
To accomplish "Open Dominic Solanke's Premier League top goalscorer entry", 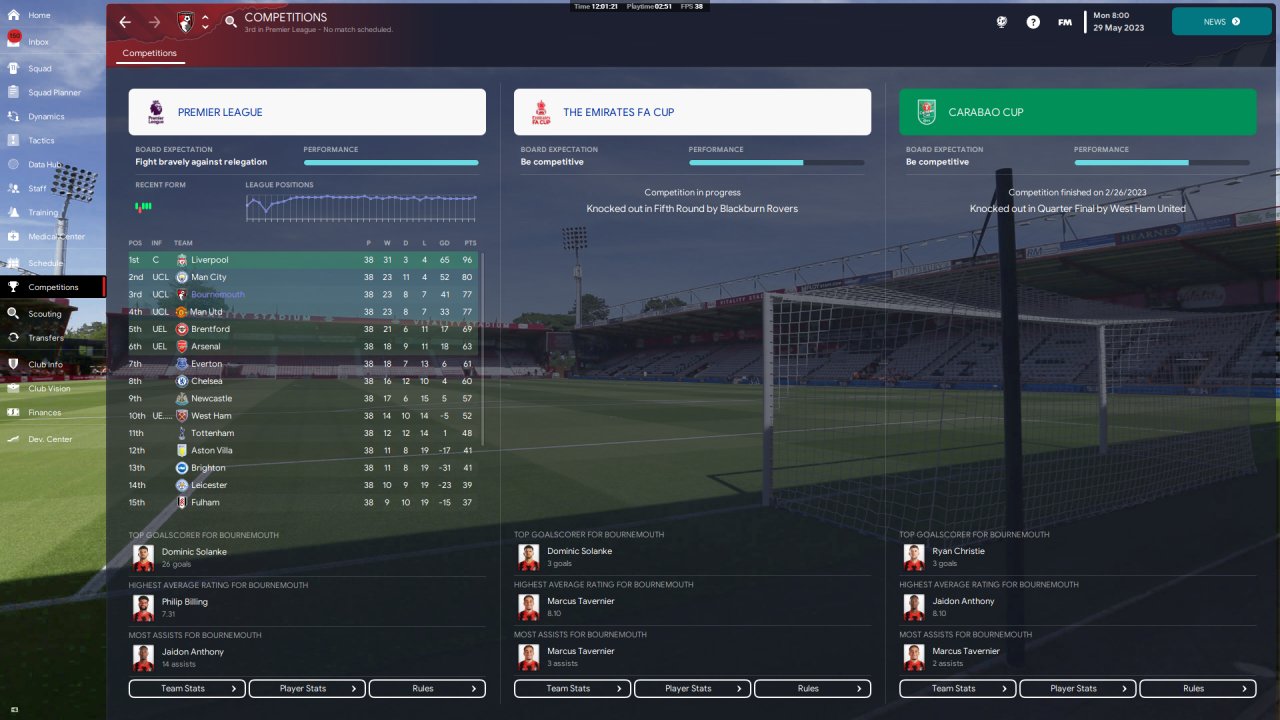I will point(195,557).
